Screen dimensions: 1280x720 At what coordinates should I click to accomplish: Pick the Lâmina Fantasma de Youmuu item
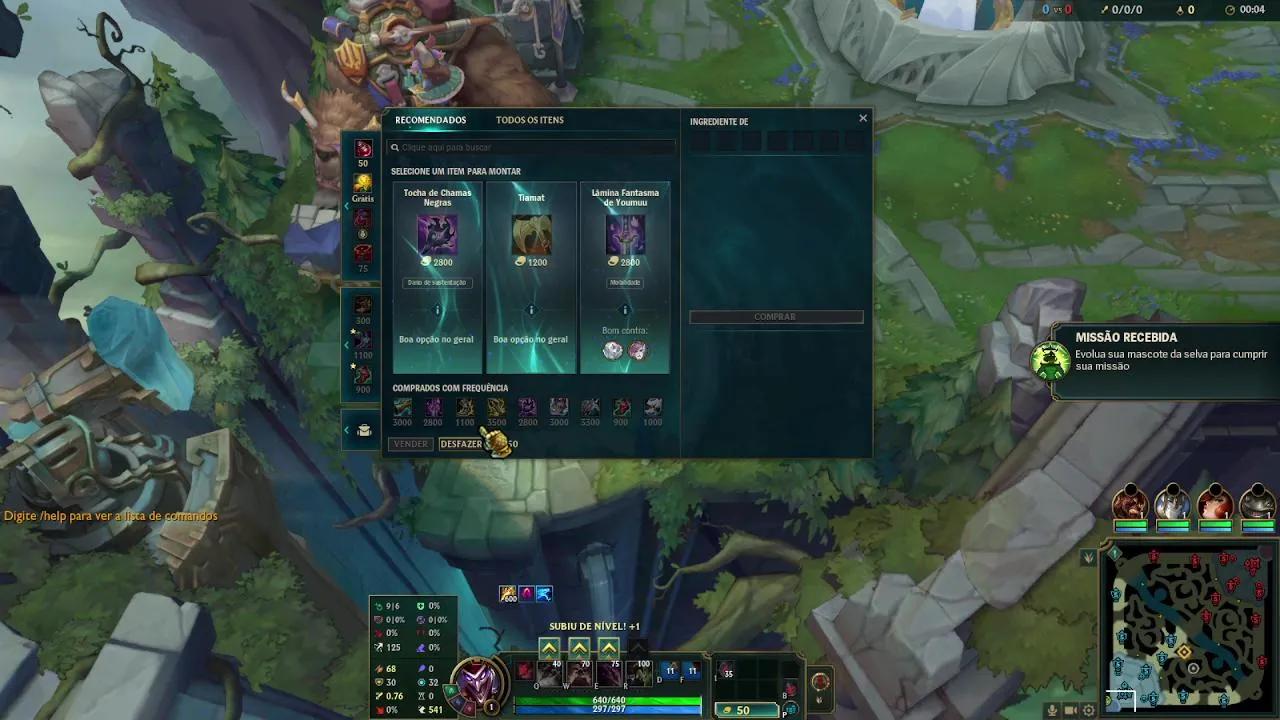tap(624, 234)
